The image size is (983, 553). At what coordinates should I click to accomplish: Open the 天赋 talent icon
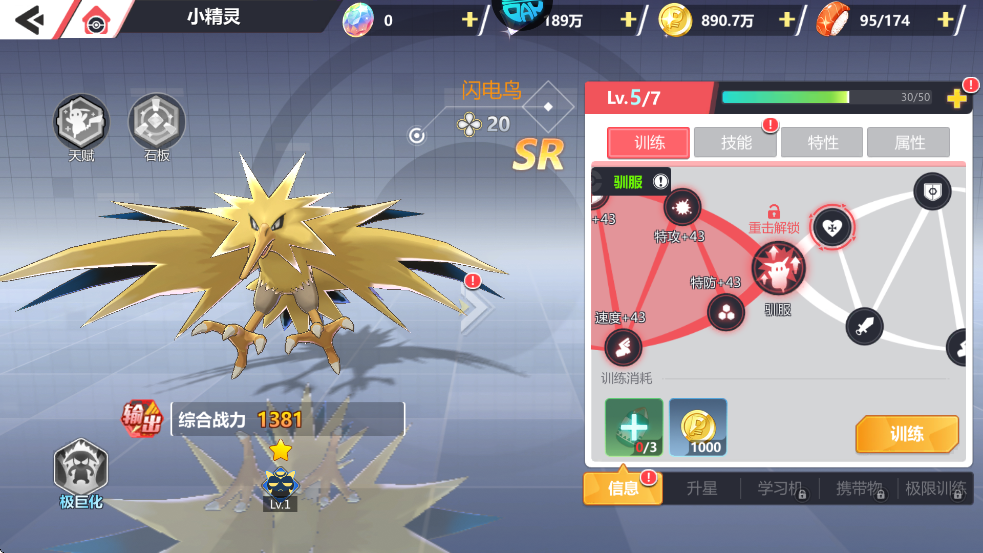[x=81, y=123]
